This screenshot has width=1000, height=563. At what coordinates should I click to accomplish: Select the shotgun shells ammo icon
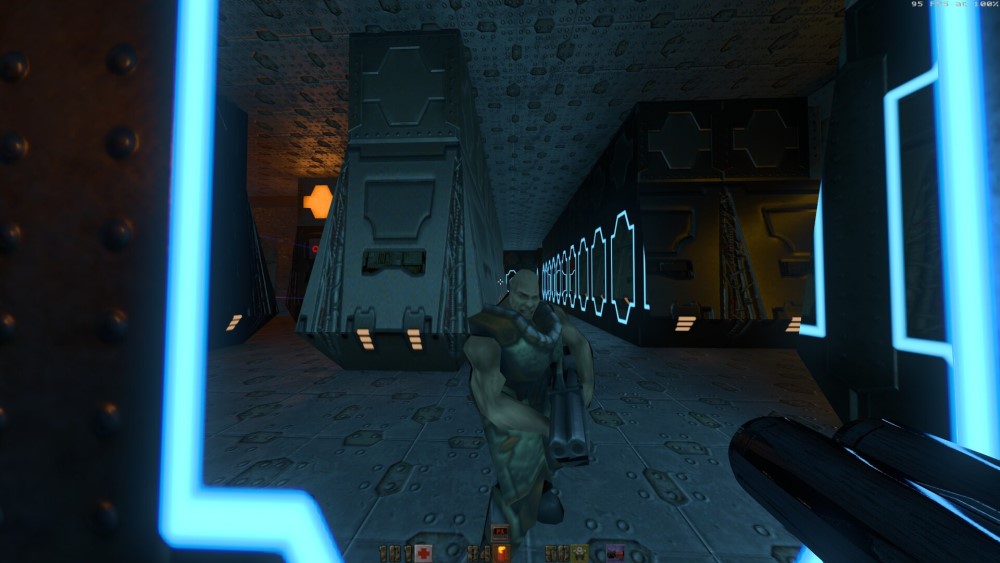tap(502, 553)
